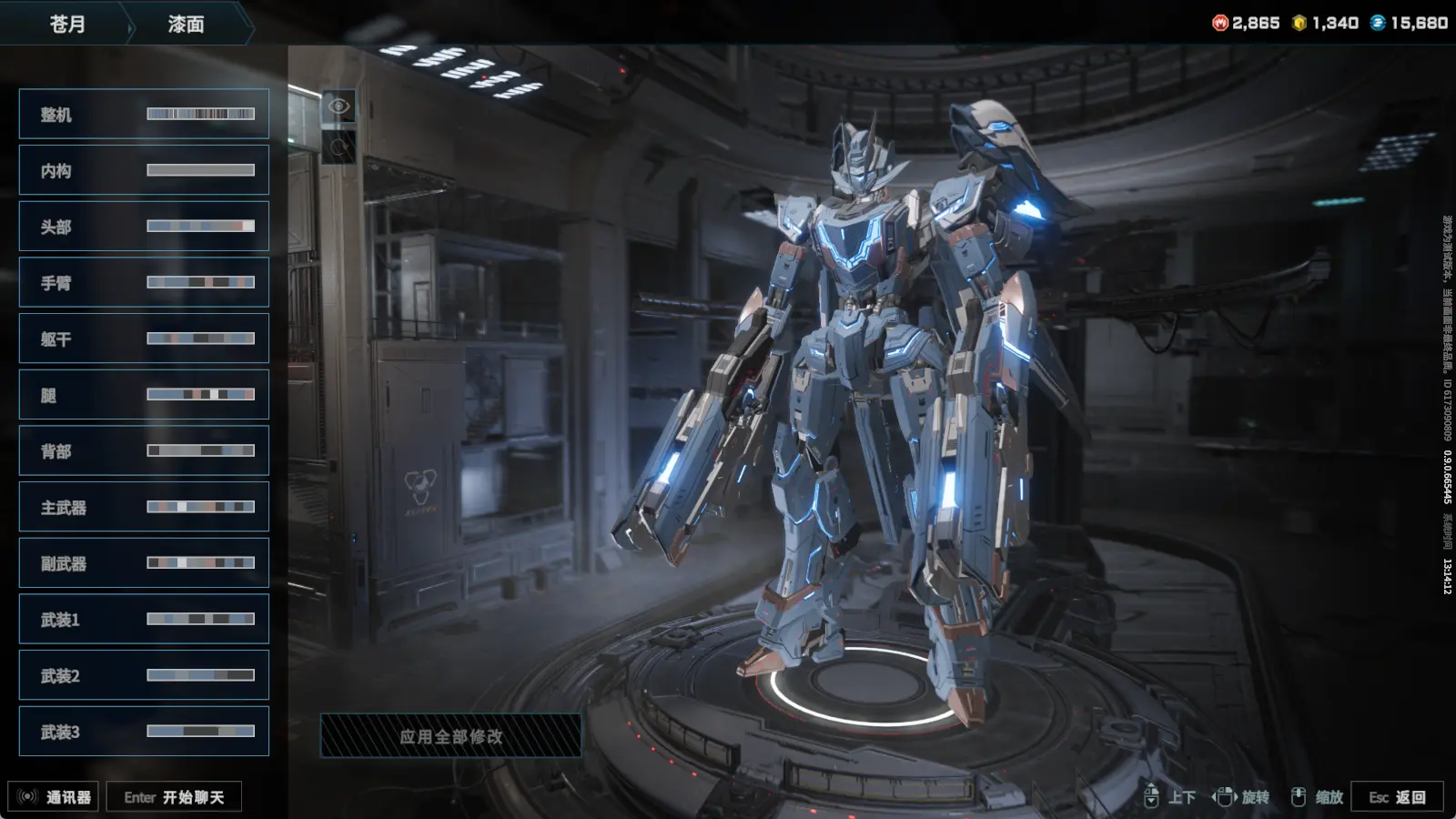This screenshot has width=1456, height=819.
Task: Choose the 武装1 paint row
Action: 144,619
